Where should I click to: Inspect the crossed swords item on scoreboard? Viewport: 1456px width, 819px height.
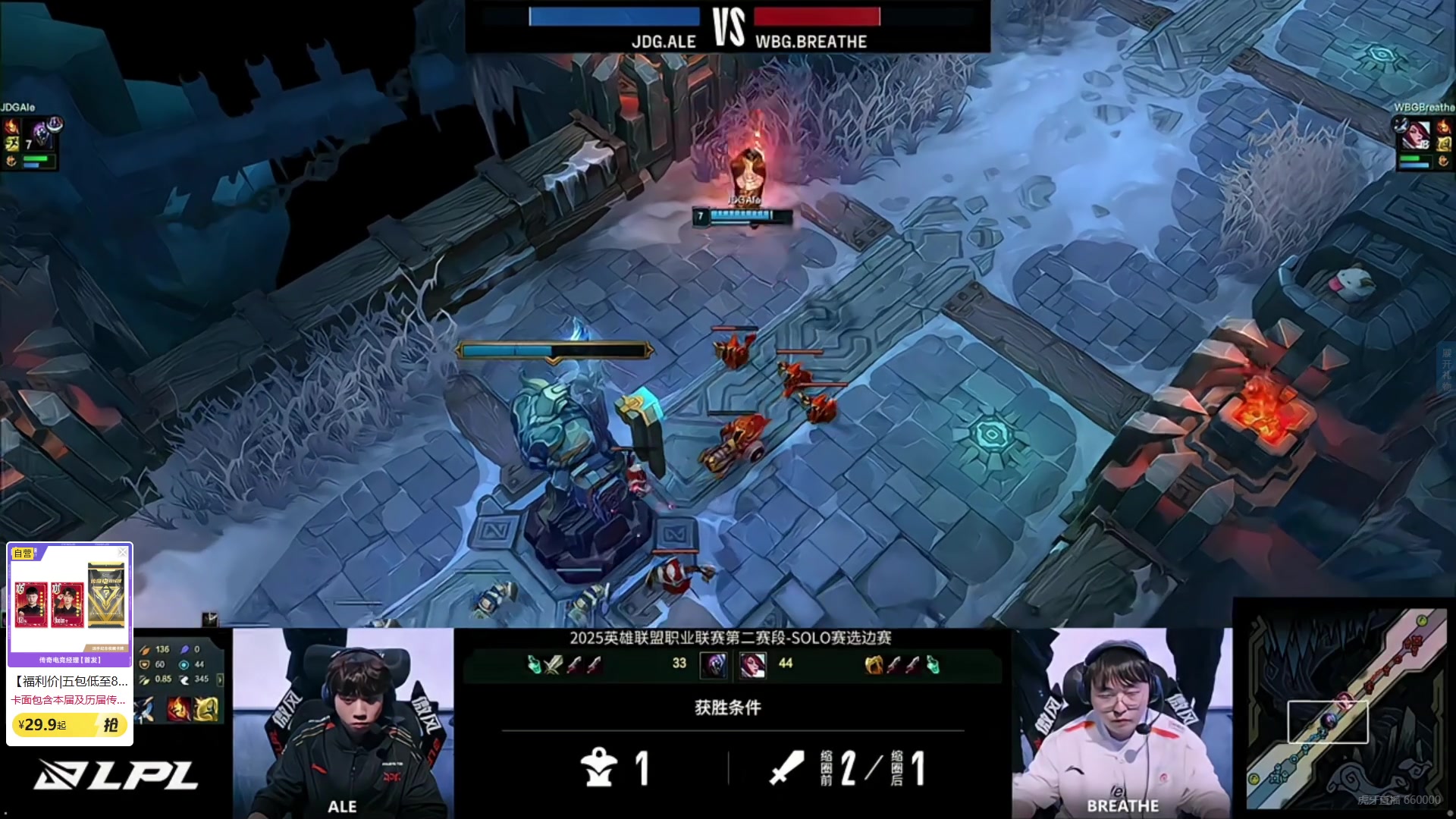pyautogui.click(x=554, y=665)
